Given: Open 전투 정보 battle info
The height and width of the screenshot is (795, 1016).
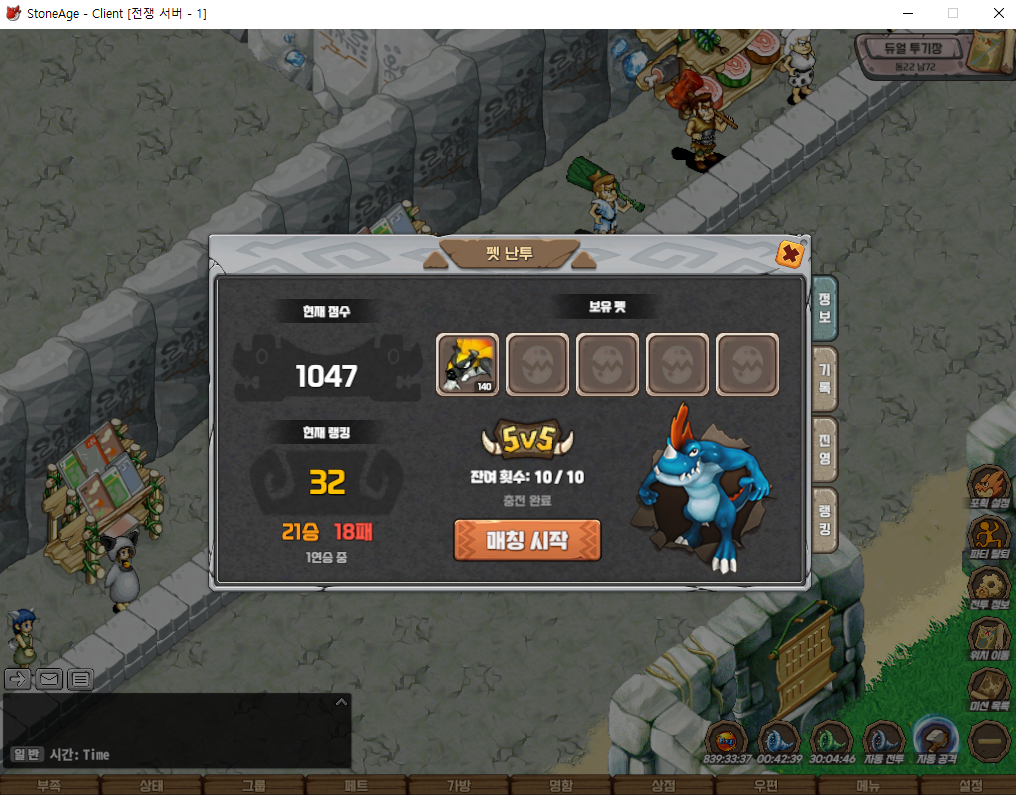Looking at the screenshot, I should pos(989,590).
